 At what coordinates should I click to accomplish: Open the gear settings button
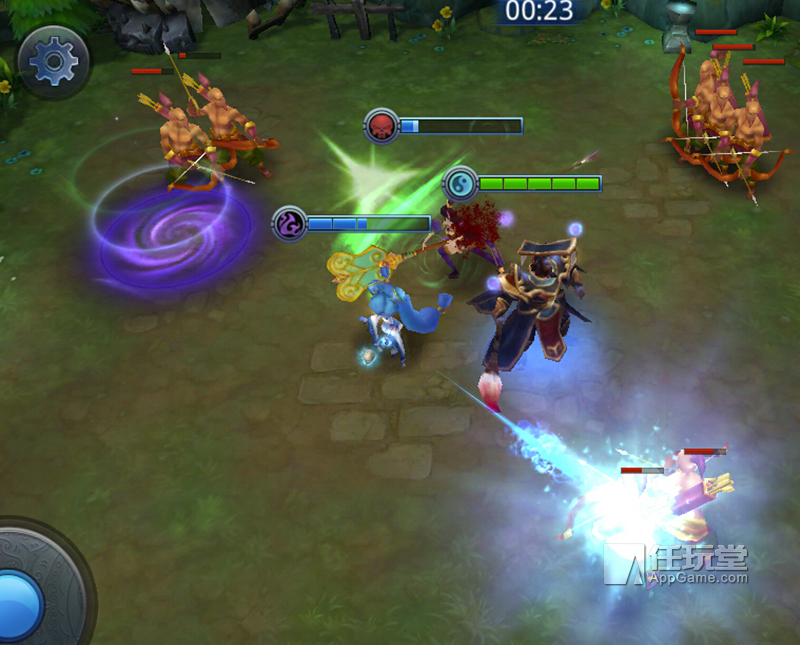click(x=54, y=62)
